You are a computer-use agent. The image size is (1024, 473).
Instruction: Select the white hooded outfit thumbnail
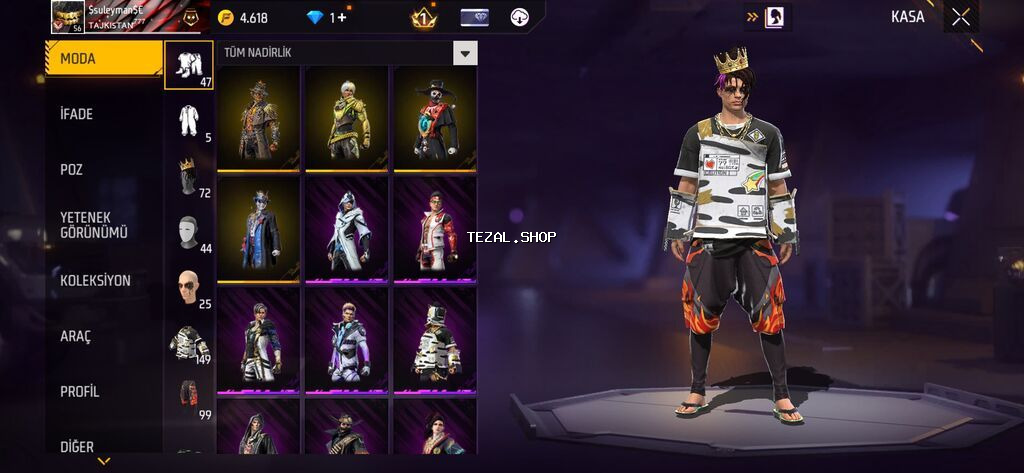[x=347, y=230]
